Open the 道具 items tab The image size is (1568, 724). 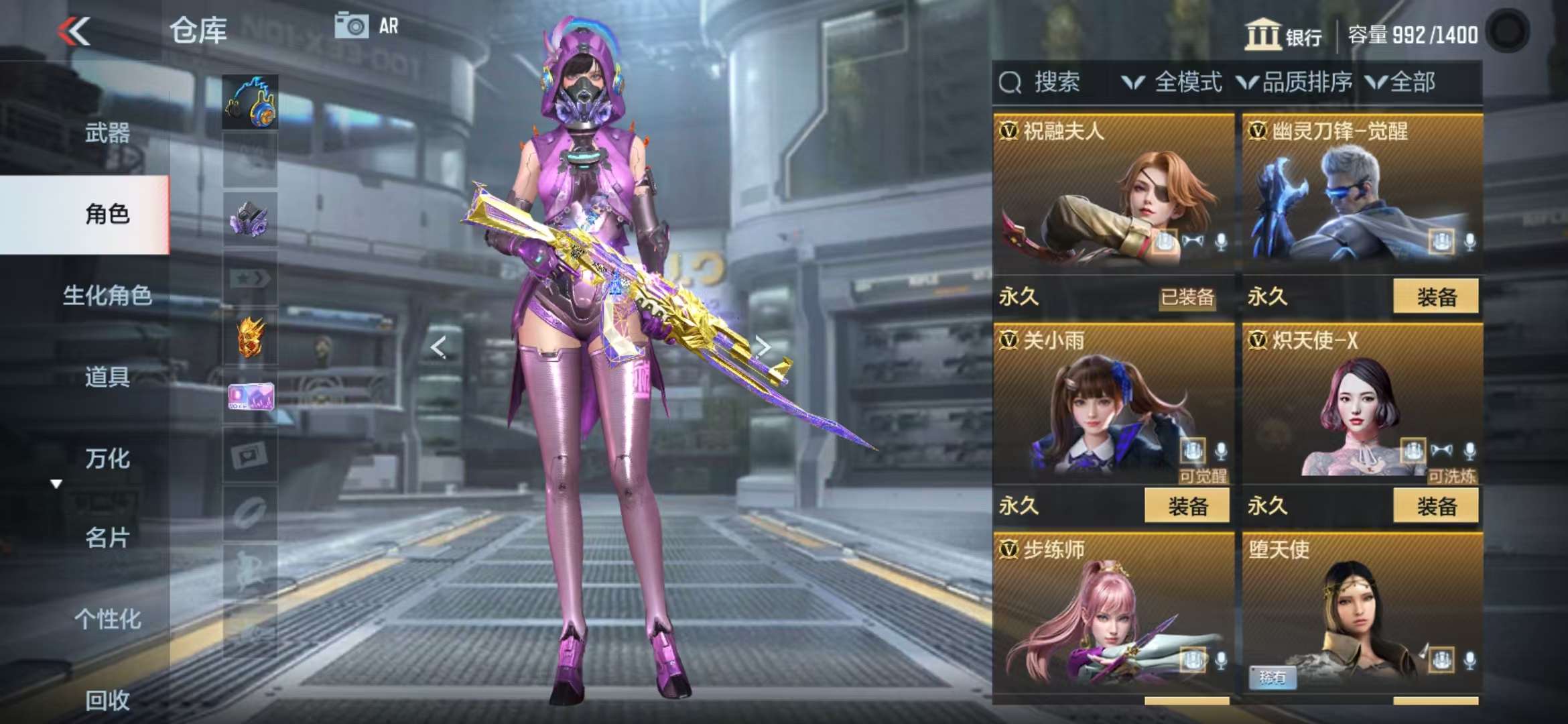[107, 377]
